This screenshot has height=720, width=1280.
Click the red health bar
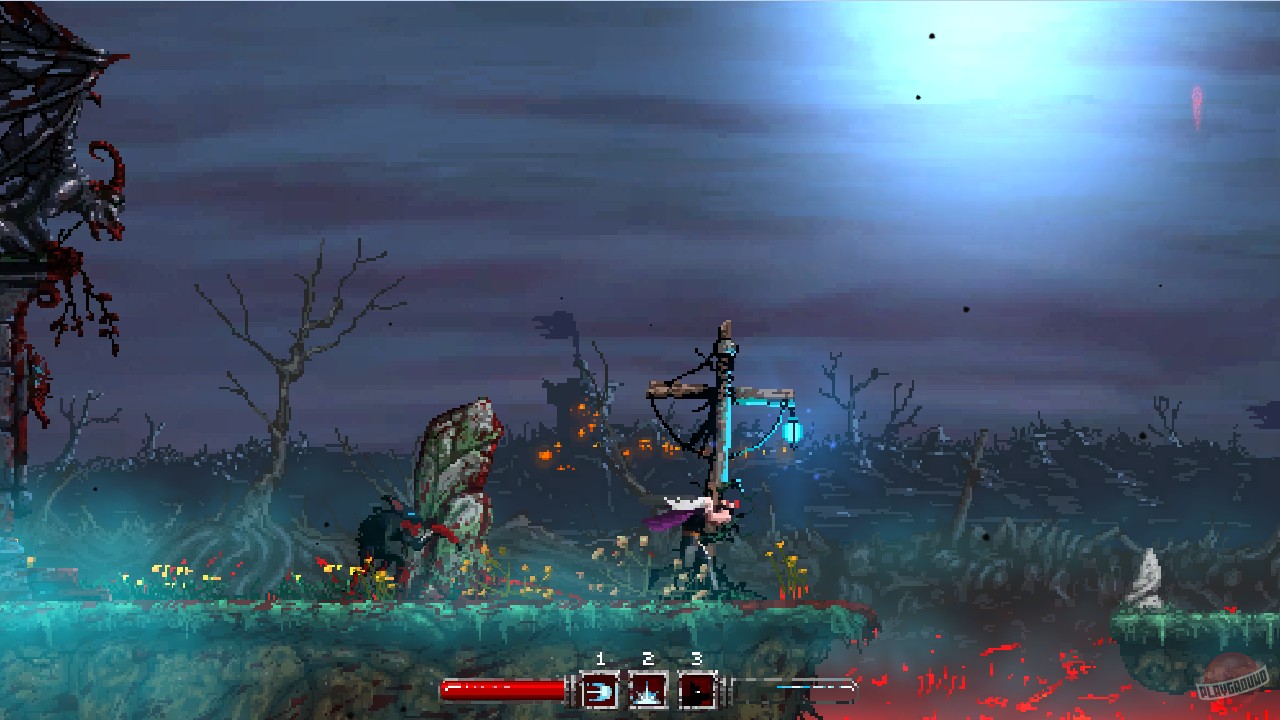(x=505, y=688)
